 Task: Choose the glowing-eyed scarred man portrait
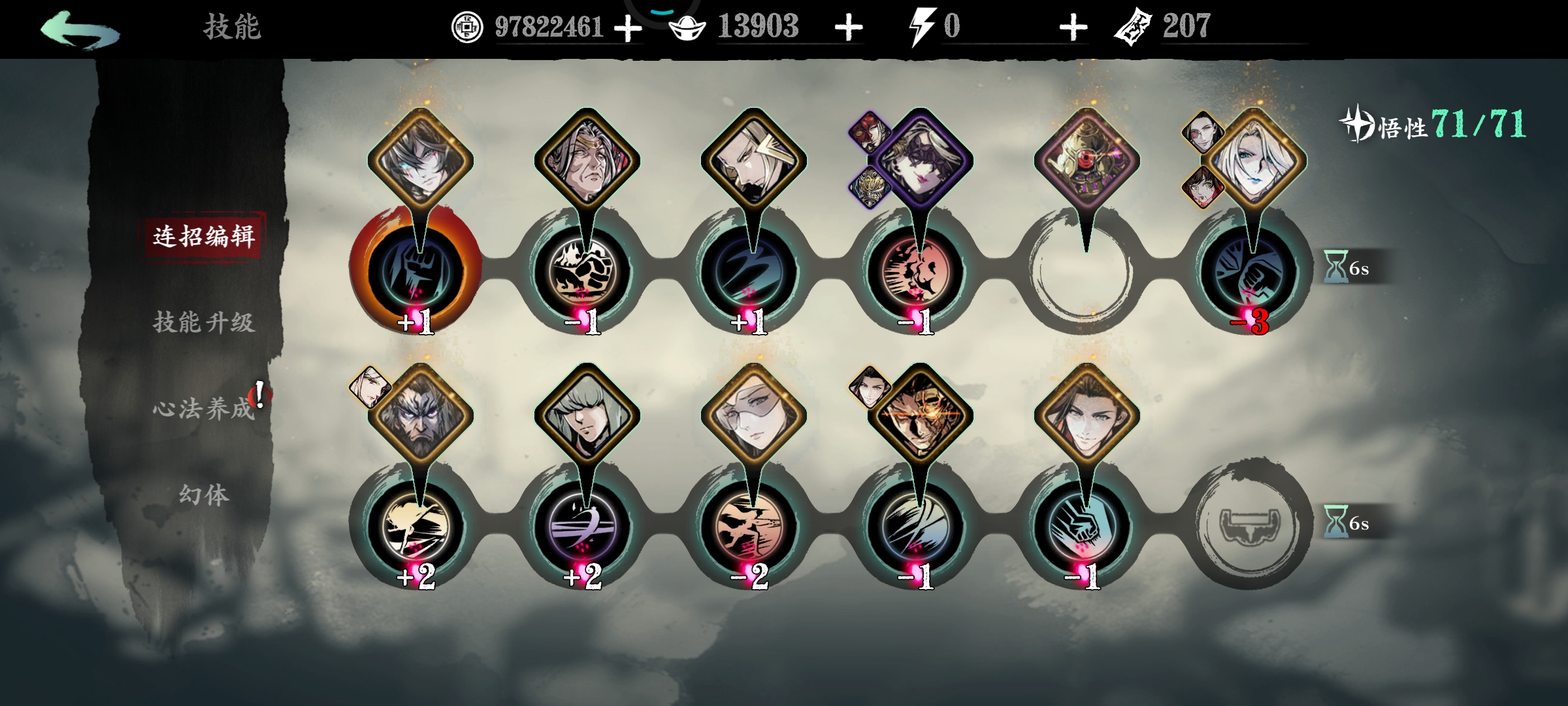pyautogui.click(x=920, y=415)
